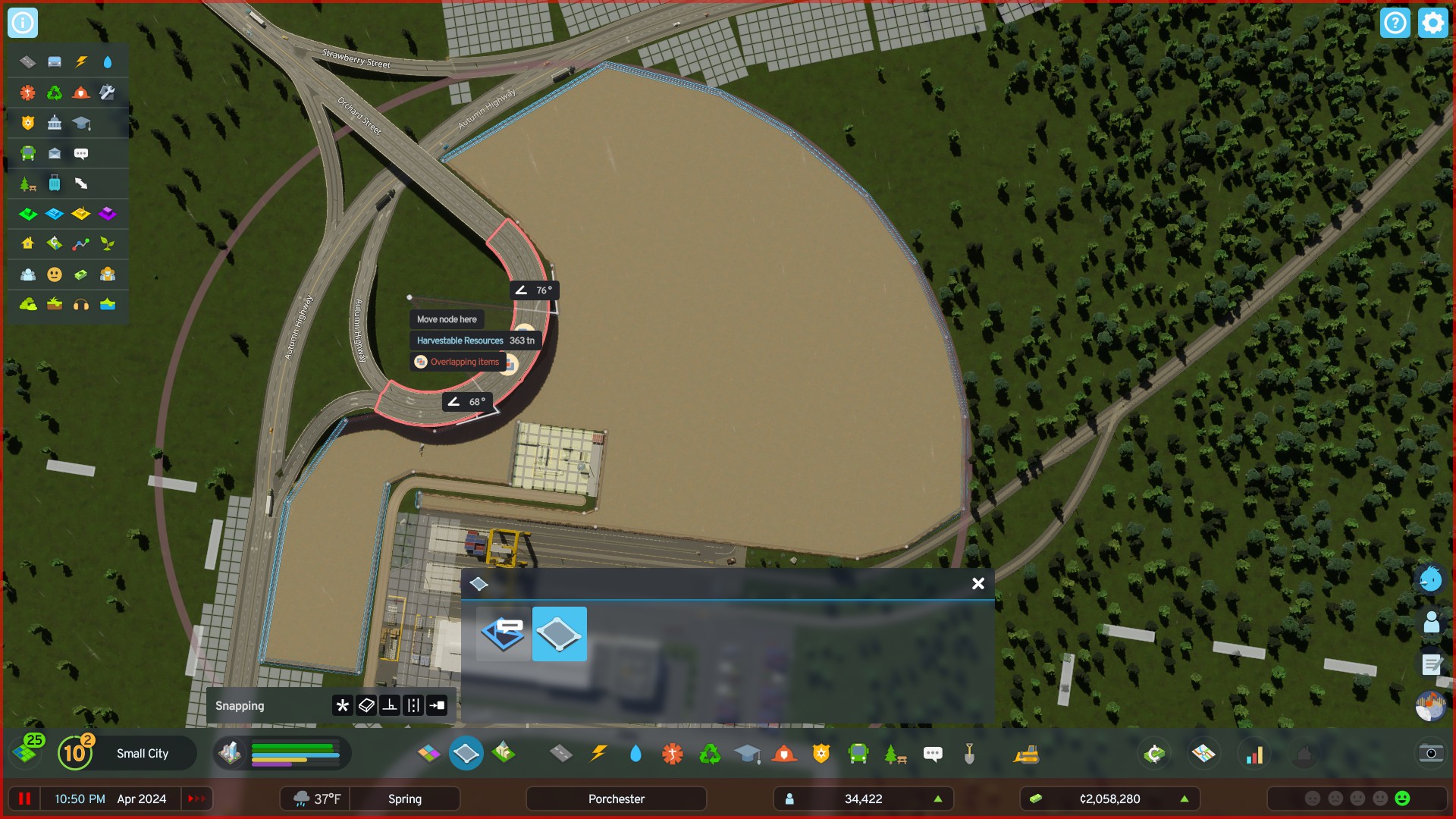Pause the simulation
Viewport: 1456px width, 819px height.
(24, 799)
